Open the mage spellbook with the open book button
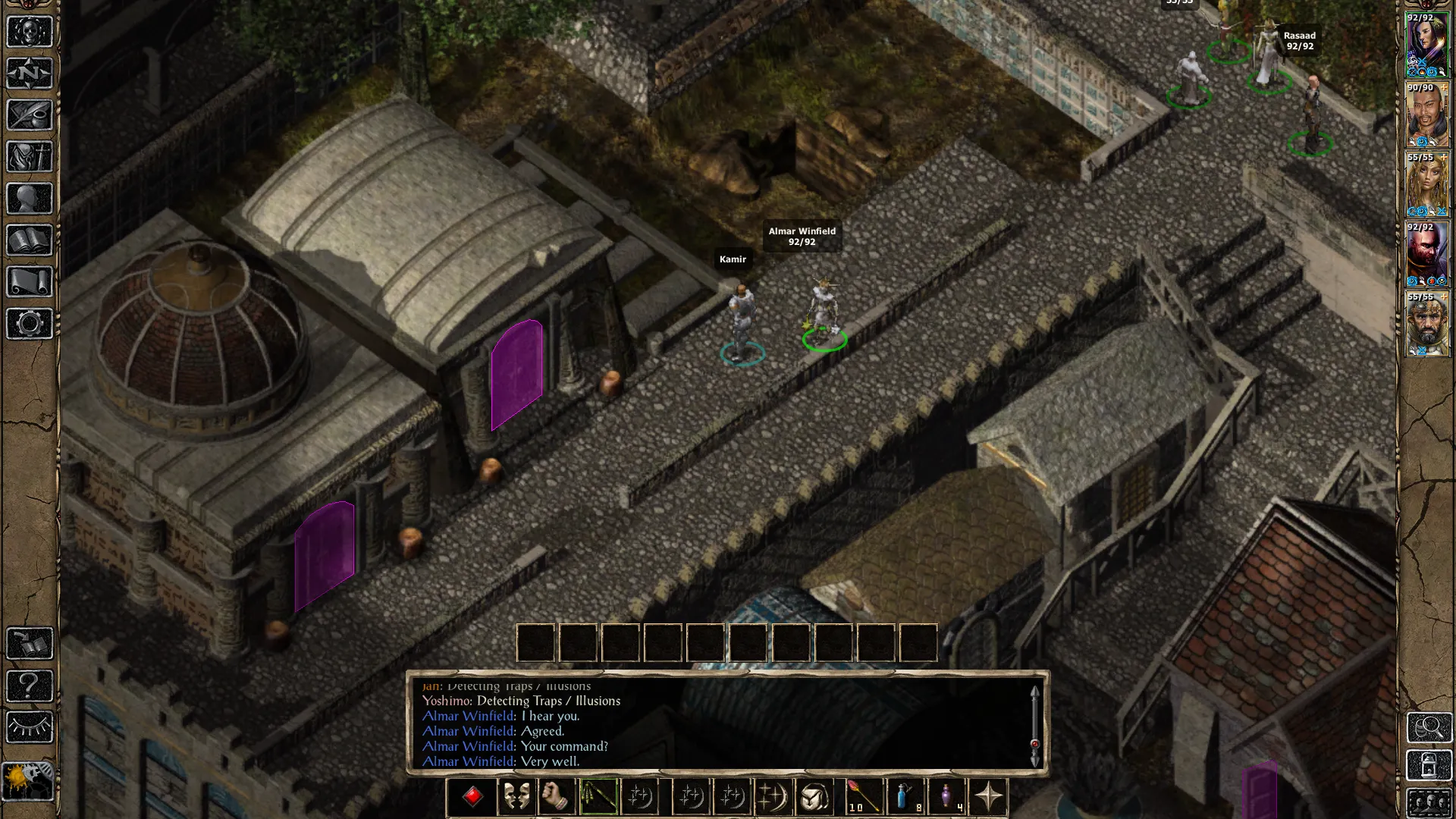The image size is (1456, 819). click(x=30, y=240)
